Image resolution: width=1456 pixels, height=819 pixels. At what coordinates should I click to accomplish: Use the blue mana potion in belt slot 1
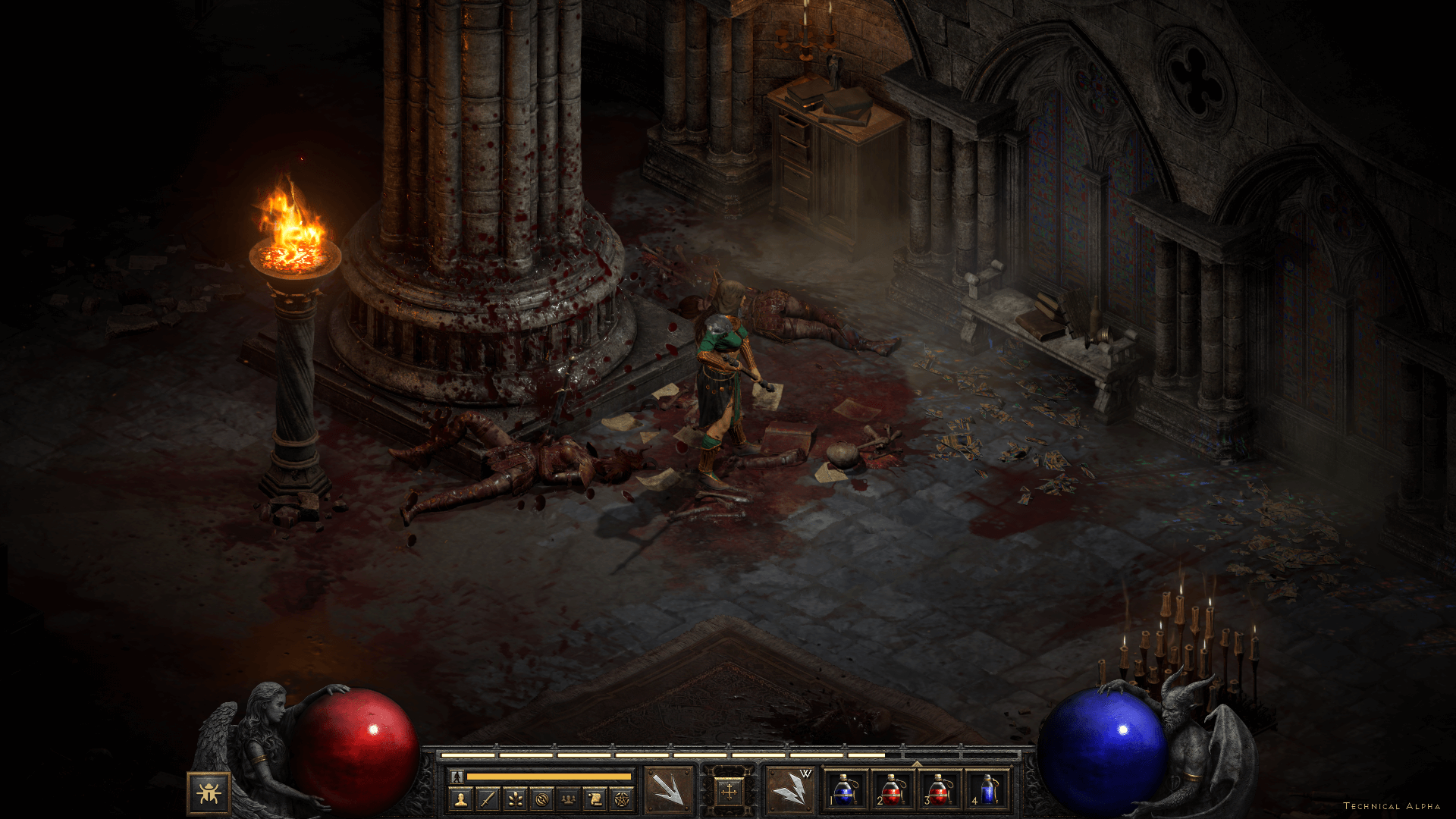845,791
